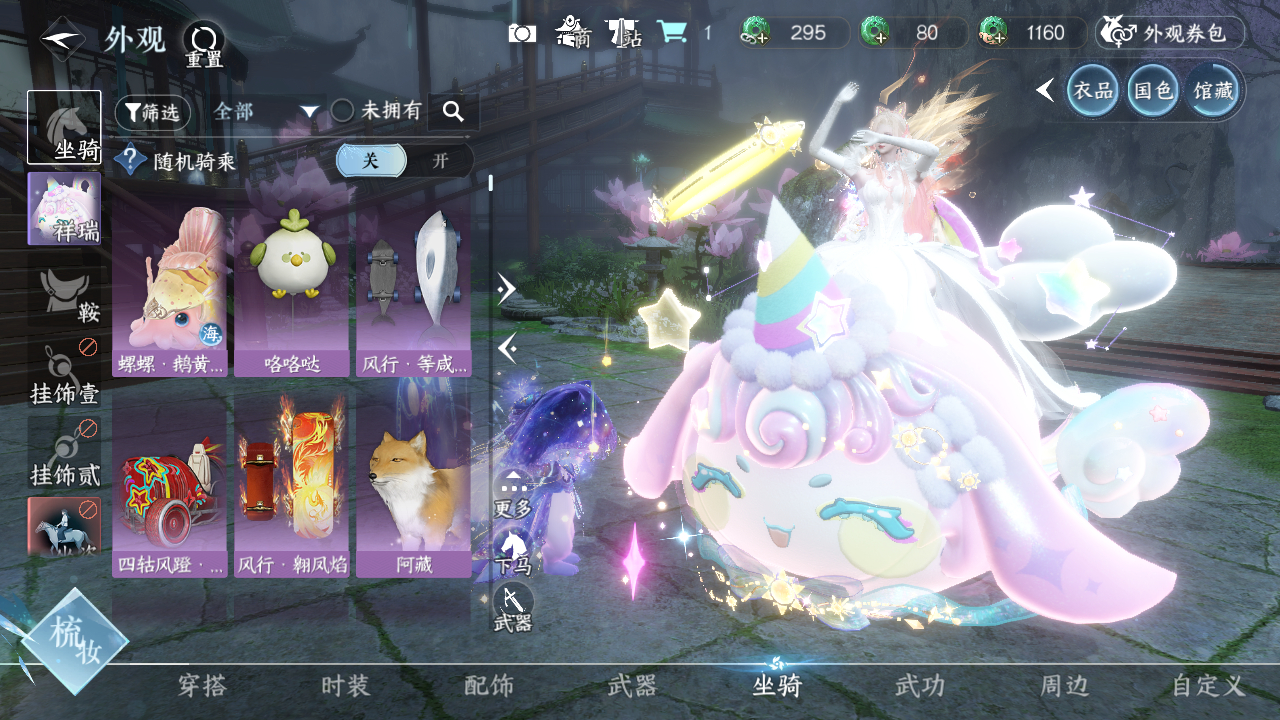Open the shopping cart icon
This screenshot has height=720, width=1280.
tap(671, 33)
